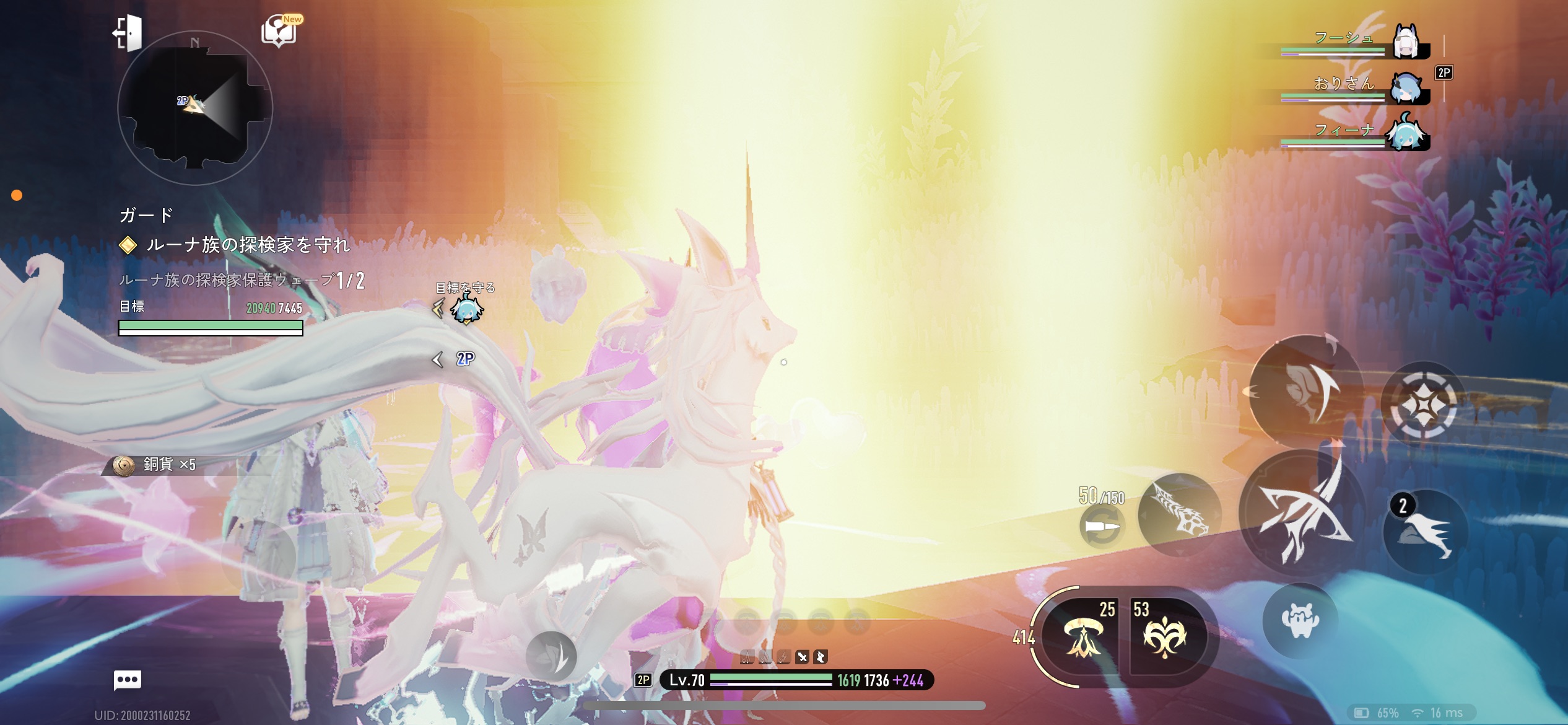
Task: Select party member フィーナ
Action: click(x=1406, y=133)
